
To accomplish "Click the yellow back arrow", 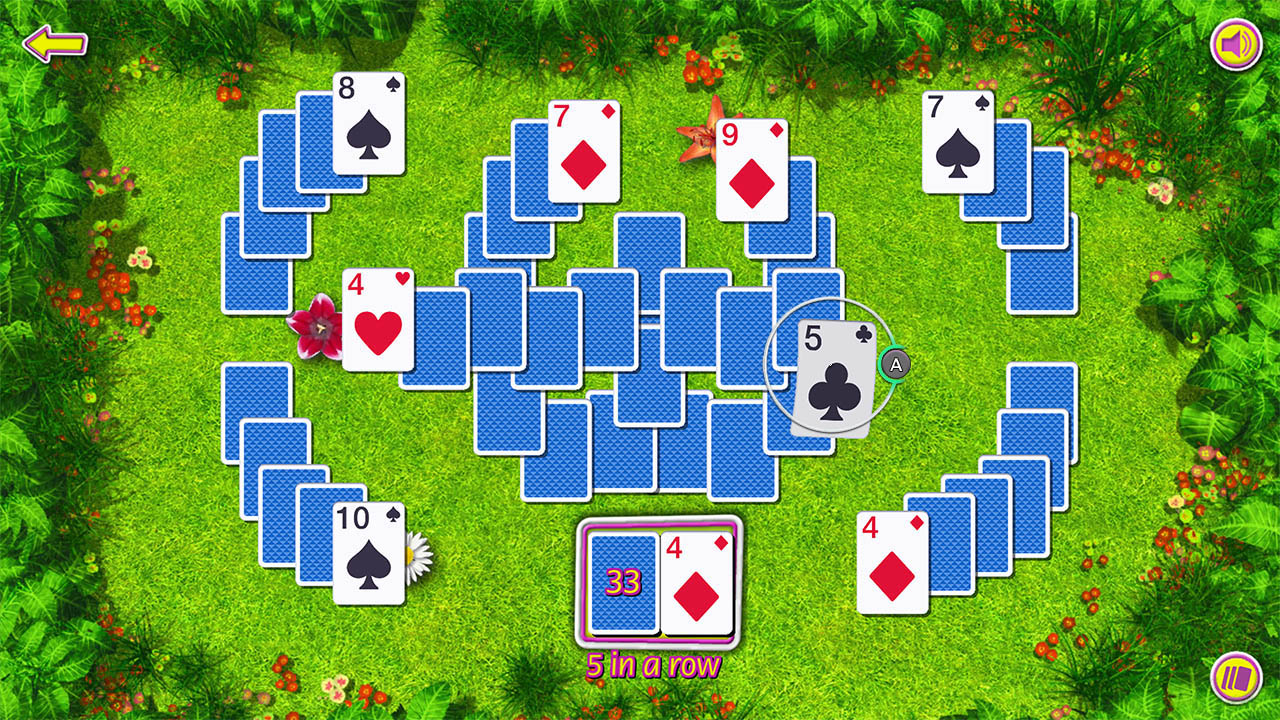I will point(54,42).
